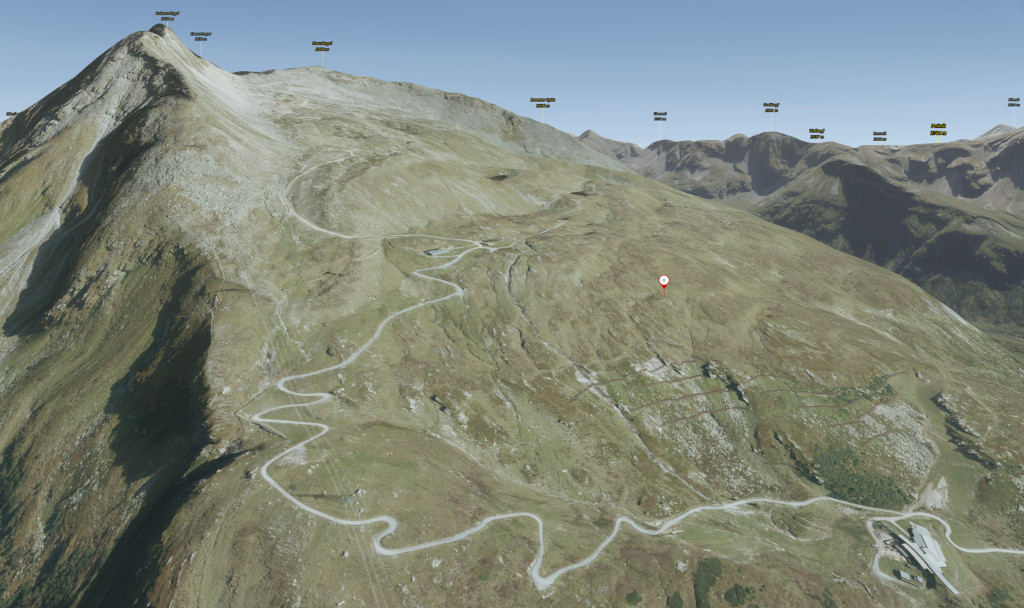Image resolution: width=1024 pixels, height=608 pixels.
Task: Select the red location pin marker
Action: (x=664, y=281)
